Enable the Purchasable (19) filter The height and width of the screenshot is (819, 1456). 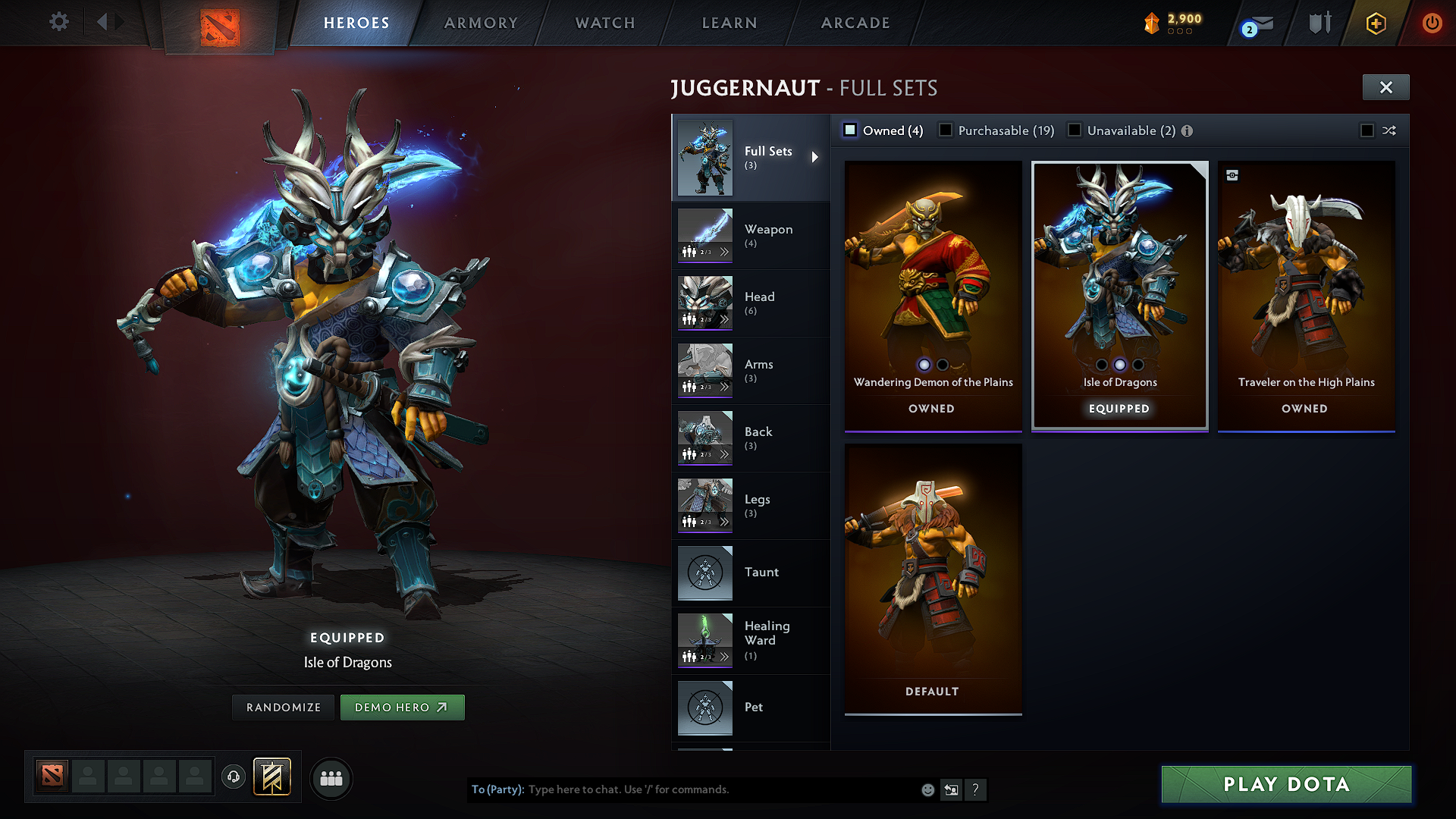pos(946,130)
